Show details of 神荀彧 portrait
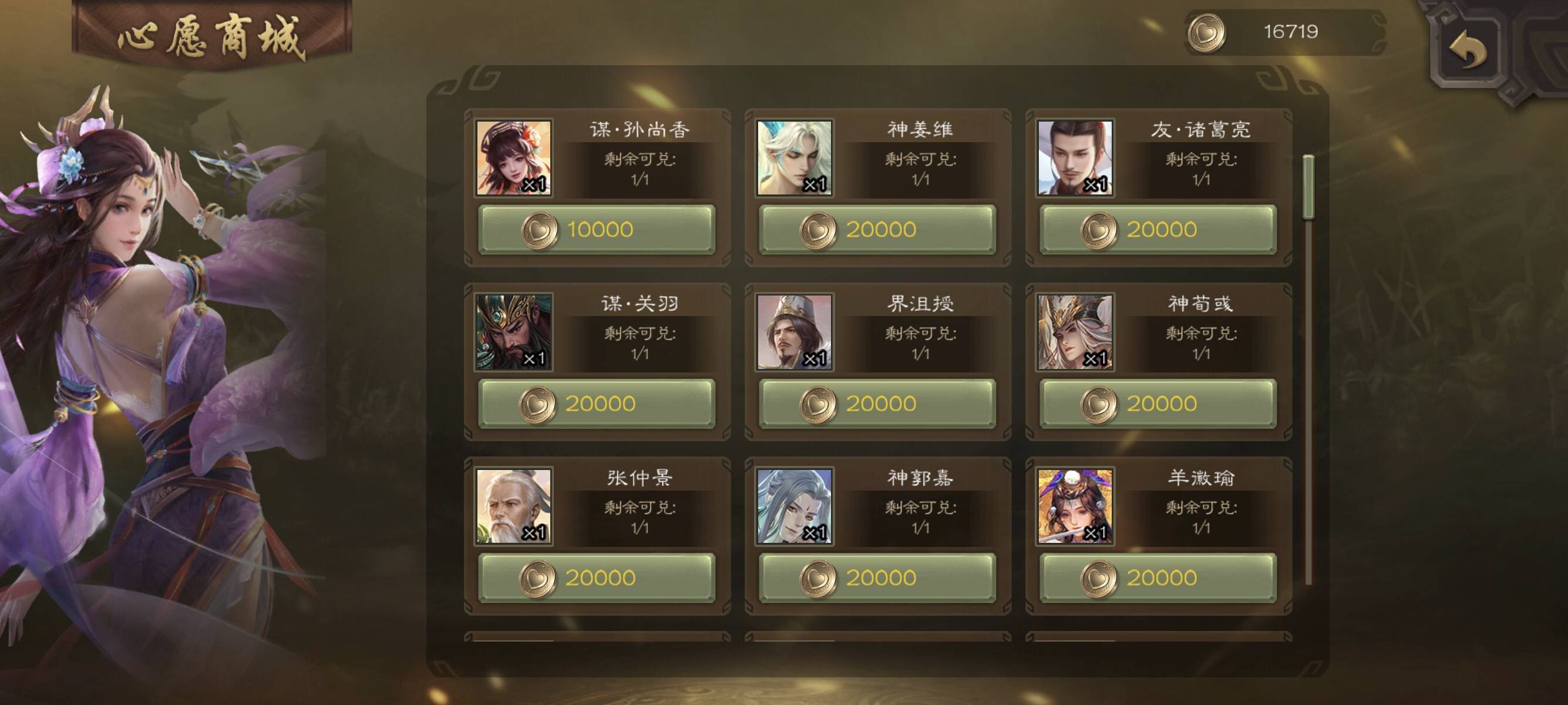Viewport: 1568px width, 705px height. [1075, 332]
